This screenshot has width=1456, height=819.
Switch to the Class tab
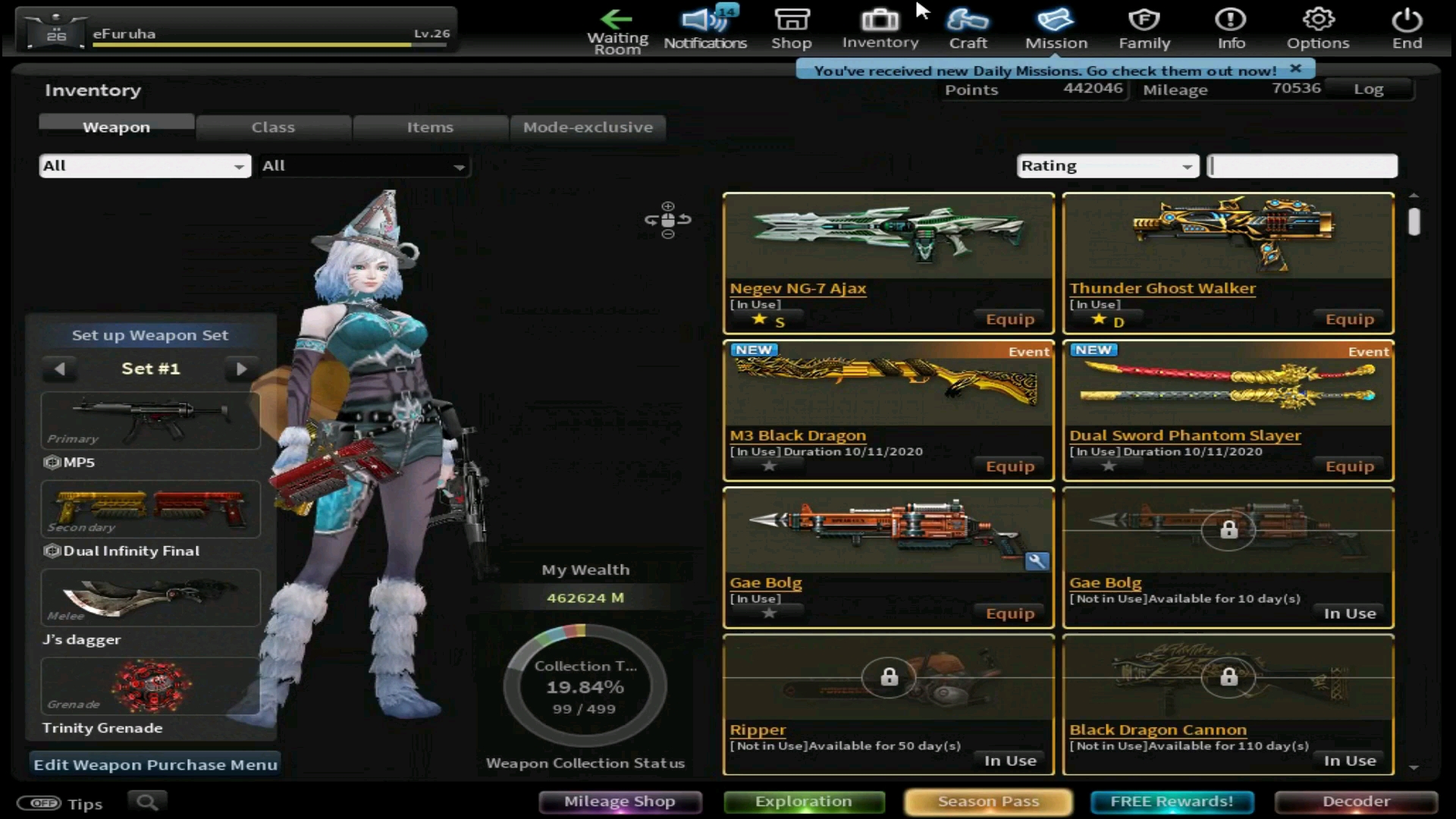click(x=273, y=127)
